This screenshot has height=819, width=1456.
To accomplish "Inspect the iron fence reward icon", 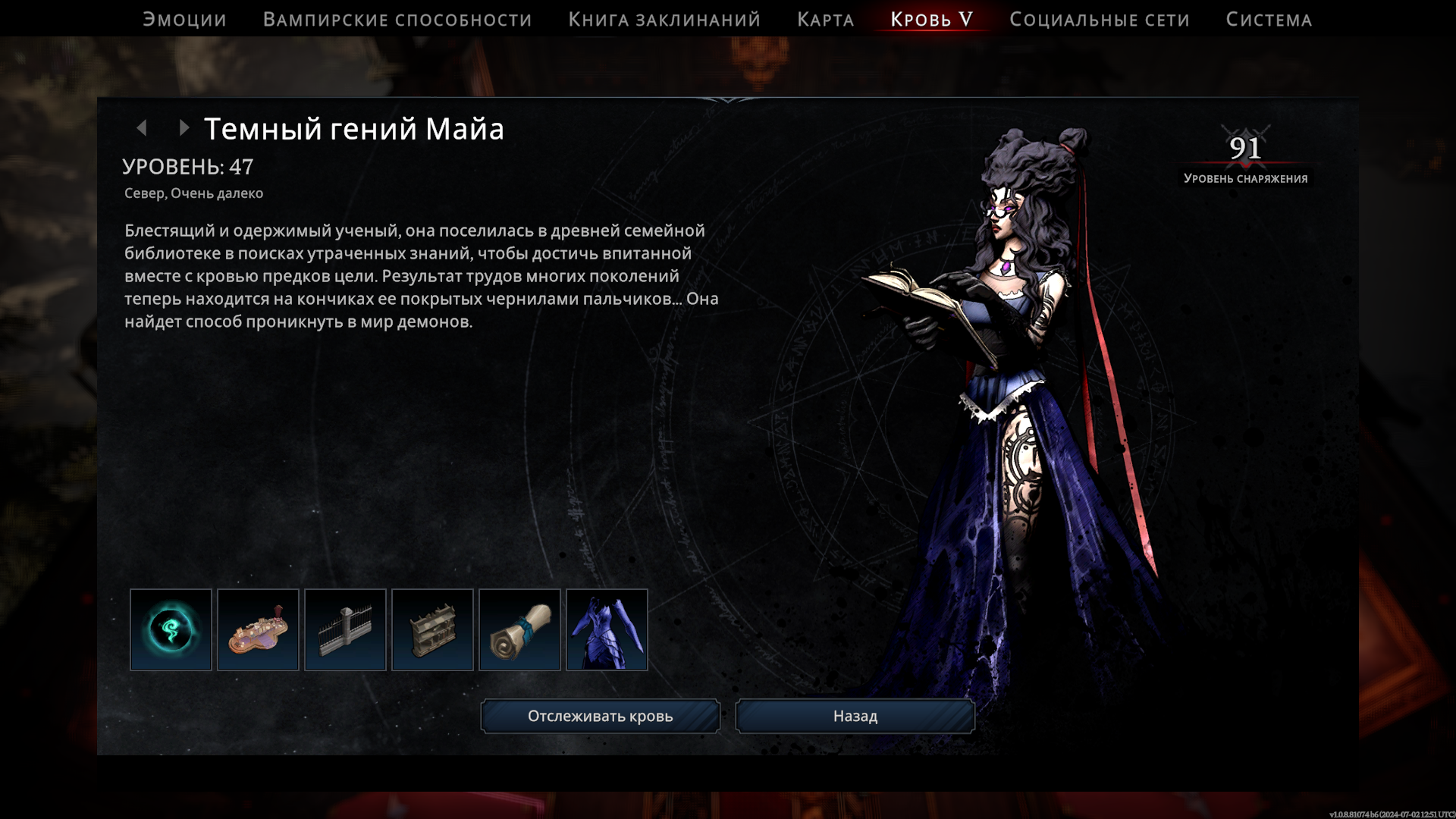I will (x=345, y=629).
